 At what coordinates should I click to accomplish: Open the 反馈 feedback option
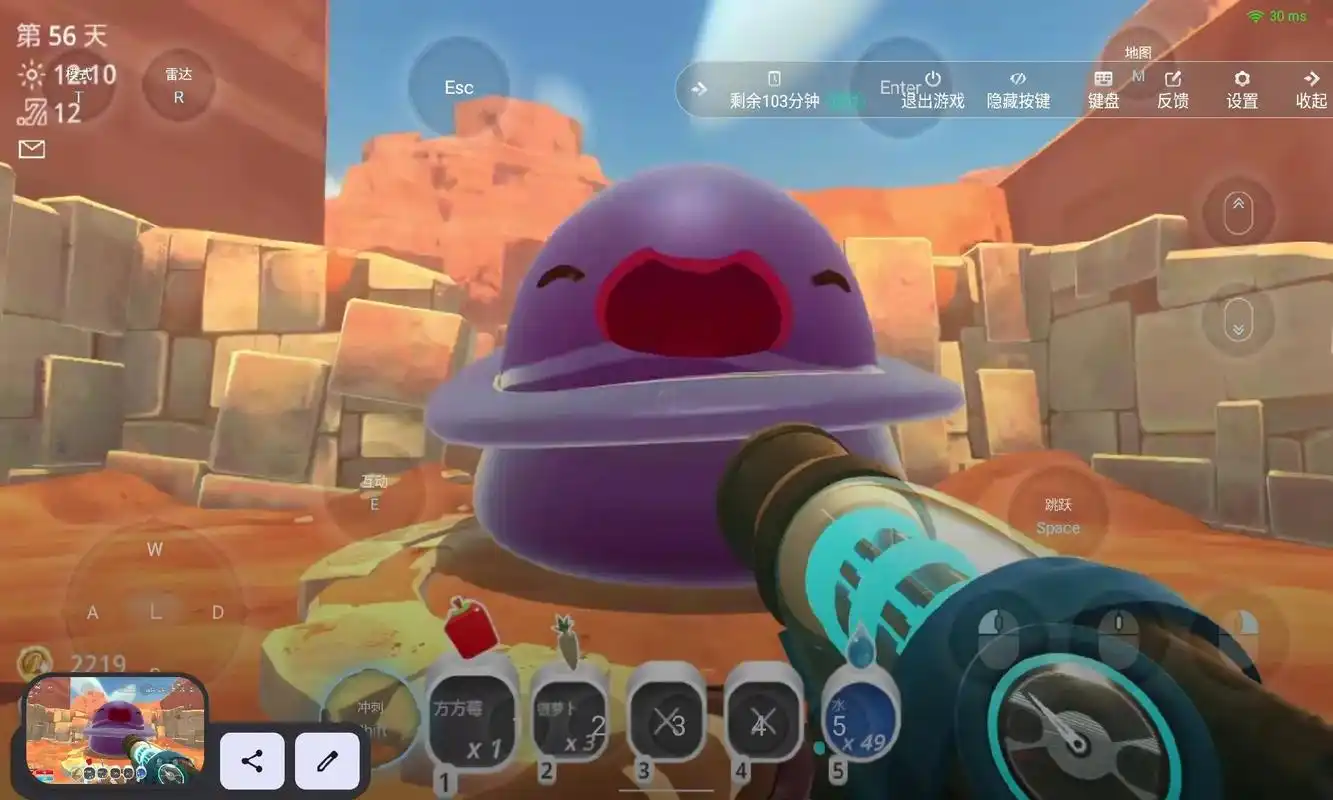coord(1172,90)
